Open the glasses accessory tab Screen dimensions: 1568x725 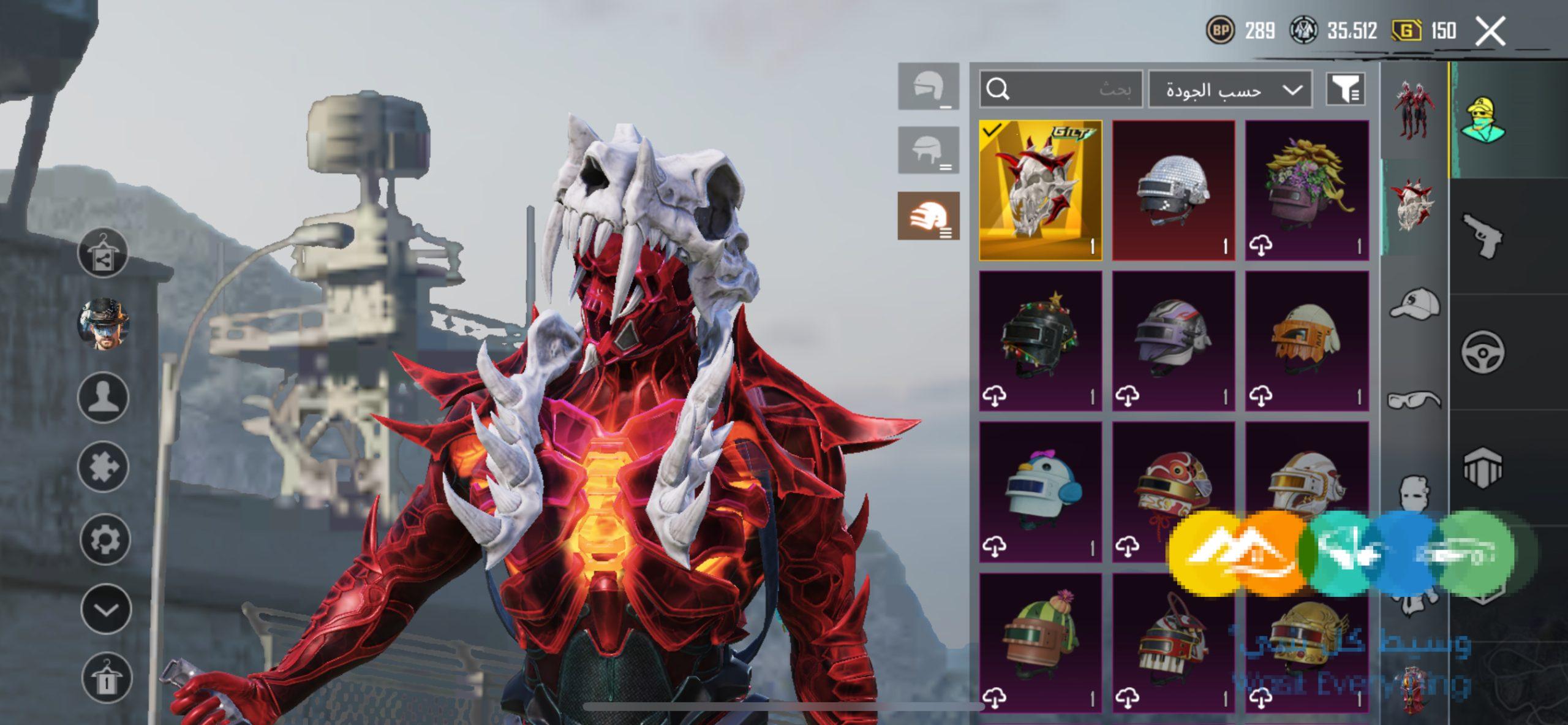pyautogui.click(x=1414, y=400)
